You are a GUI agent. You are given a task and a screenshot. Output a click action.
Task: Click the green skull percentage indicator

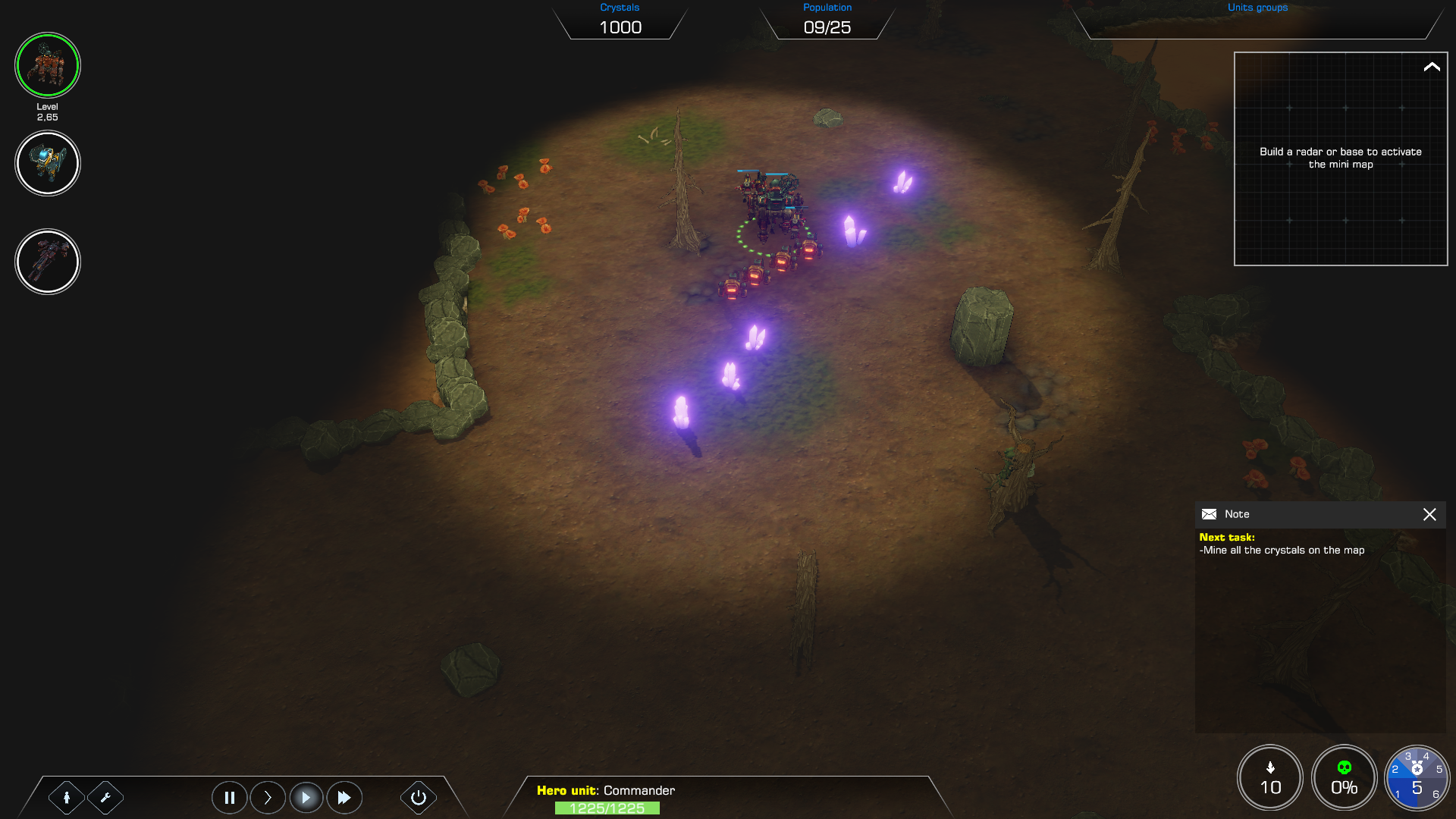[x=1344, y=777]
